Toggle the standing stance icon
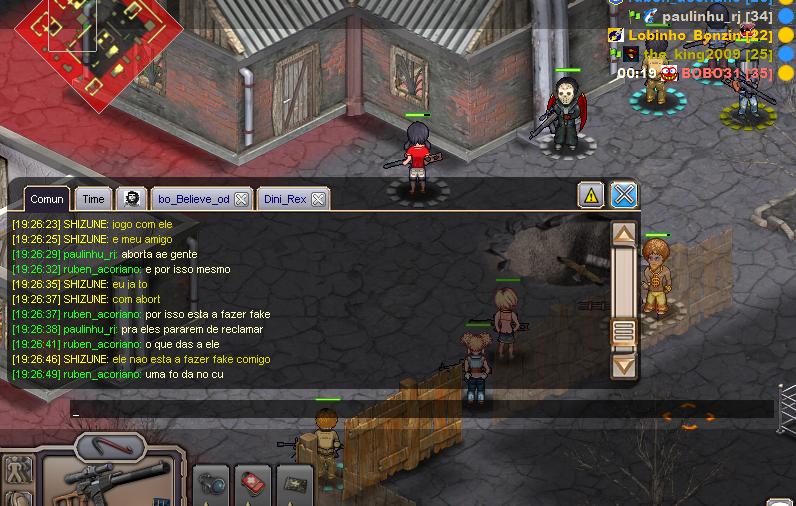Viewport: 796px width, 506px height. point(18,470)
